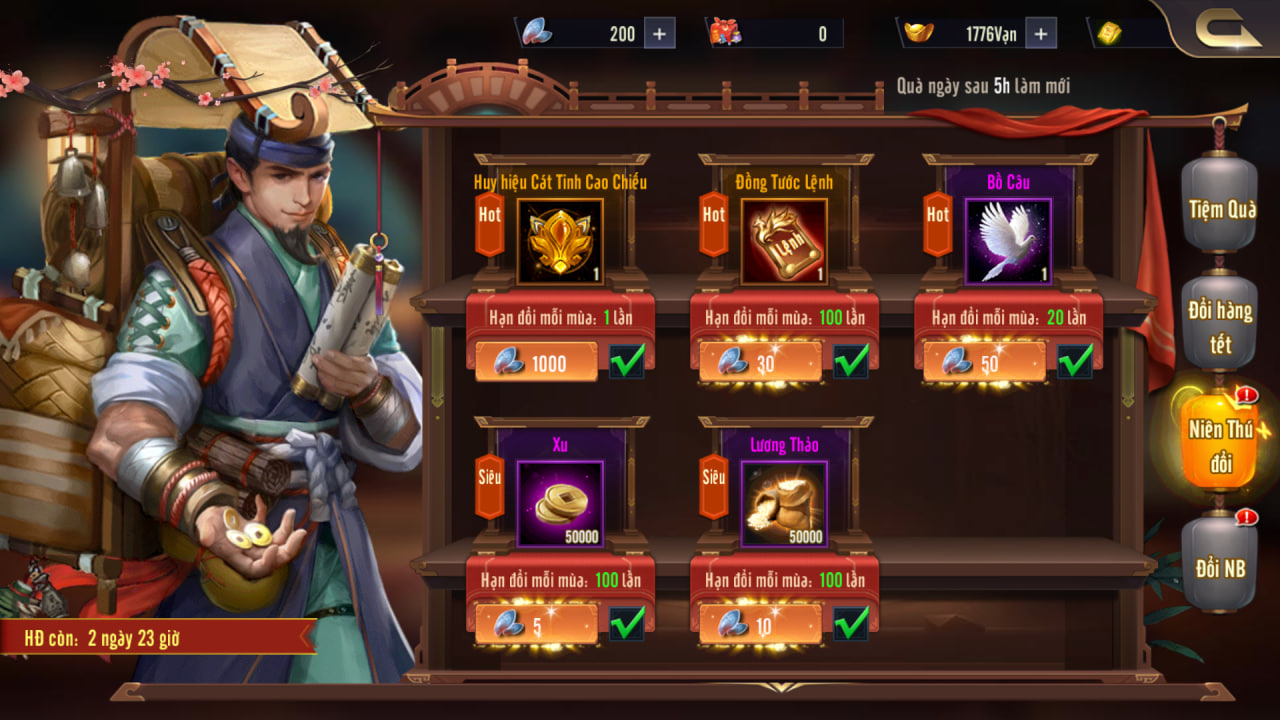This screenshot has width=1280, height=720.
Task: Uncheck the Bồ Câu checkbox
Action: coord(1075,361)
